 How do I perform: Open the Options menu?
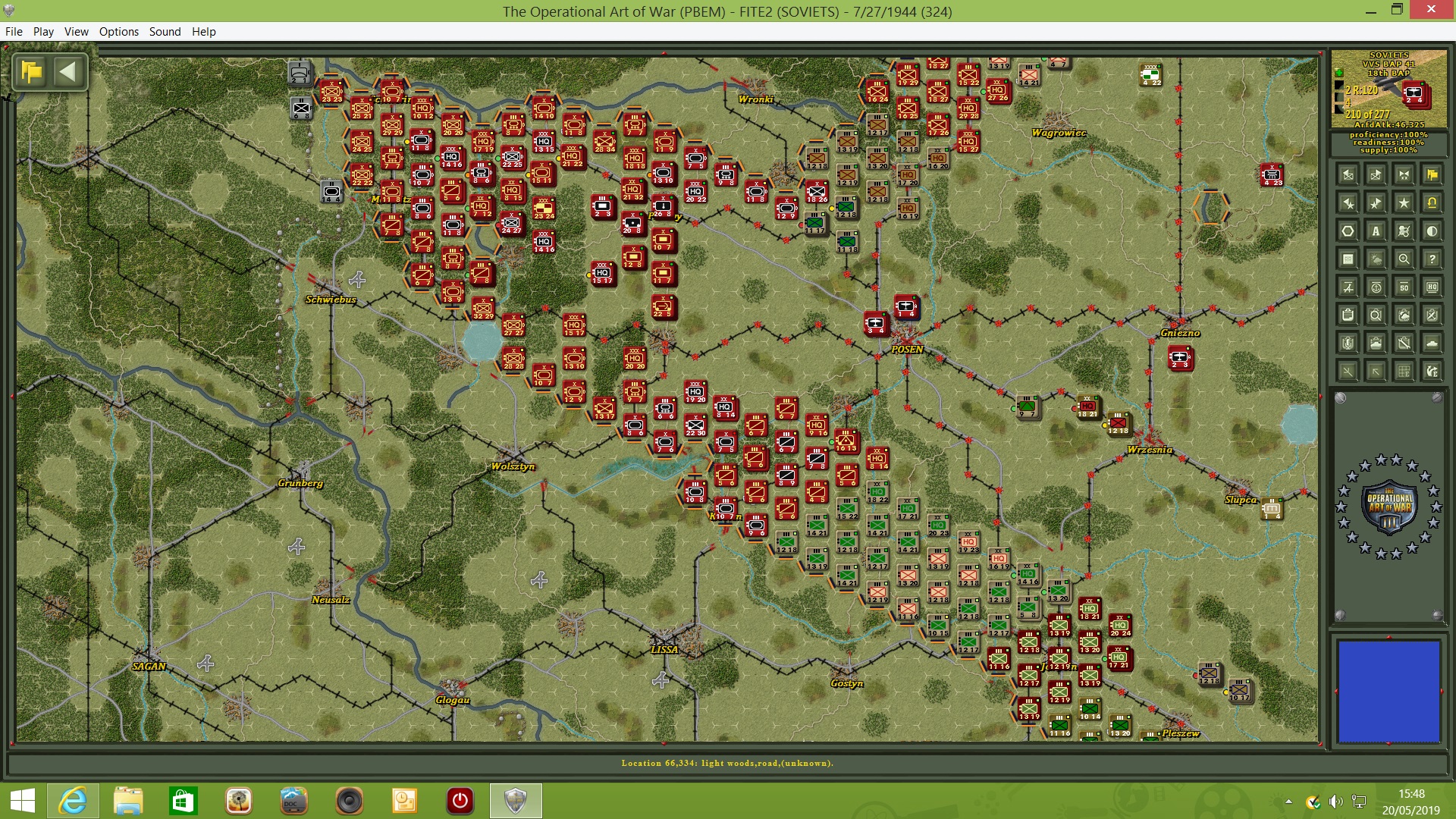point(118,32)
